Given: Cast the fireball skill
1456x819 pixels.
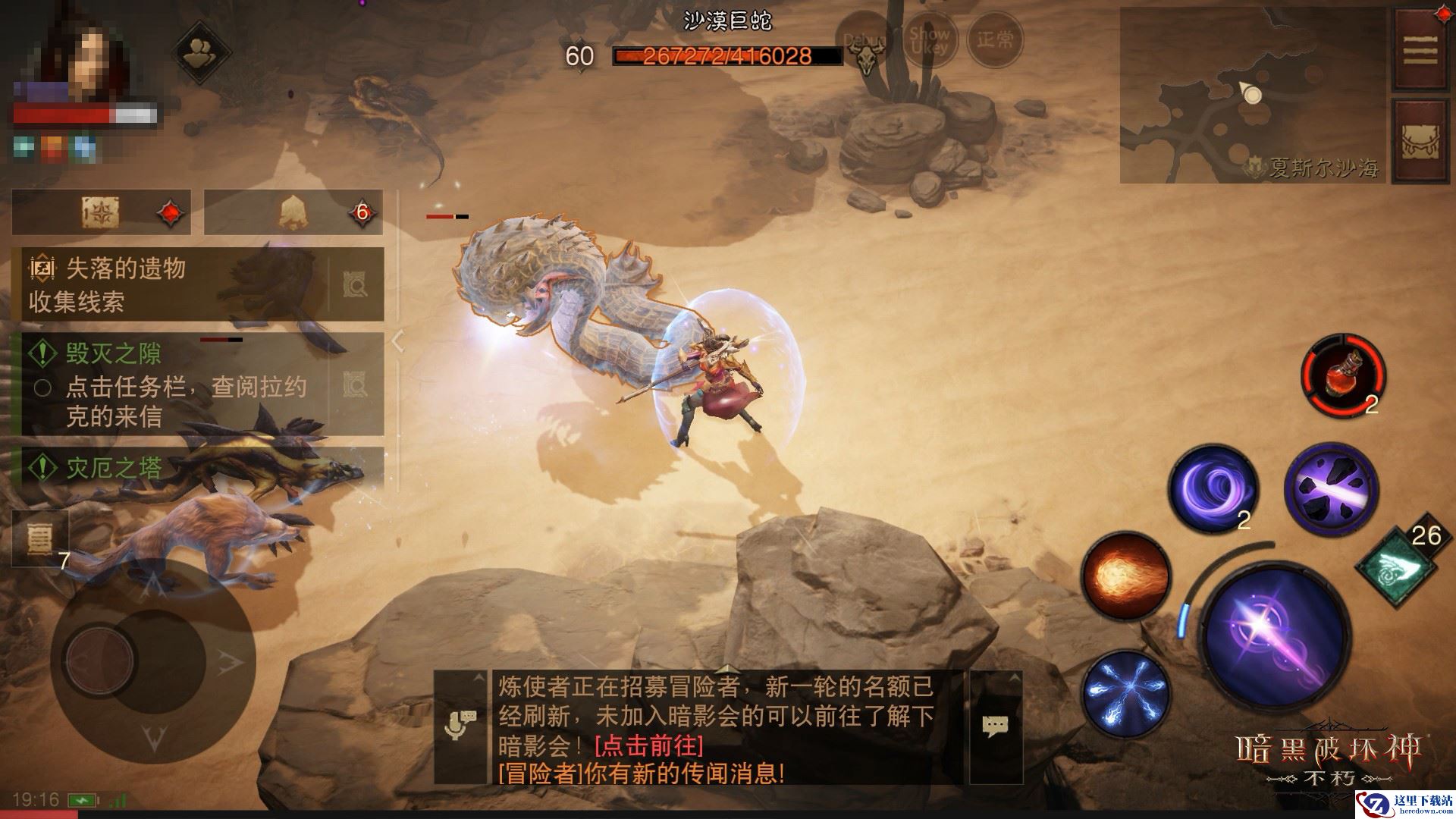Looking at the screenshot, I should click(x=1125, y=576).
